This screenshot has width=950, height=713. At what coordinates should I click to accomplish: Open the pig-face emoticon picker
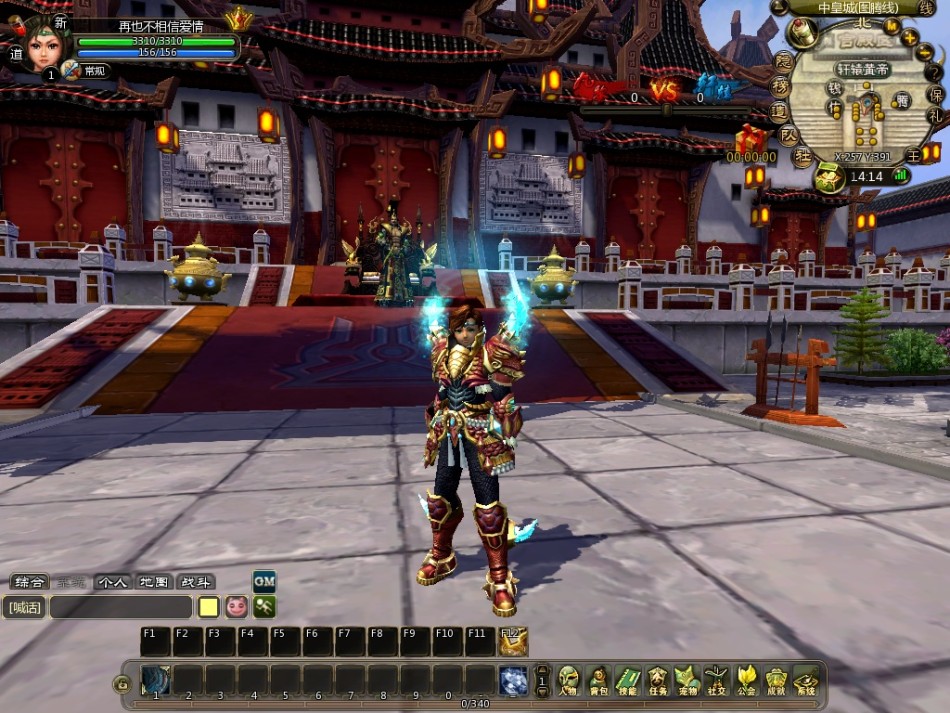pos(236,607)
